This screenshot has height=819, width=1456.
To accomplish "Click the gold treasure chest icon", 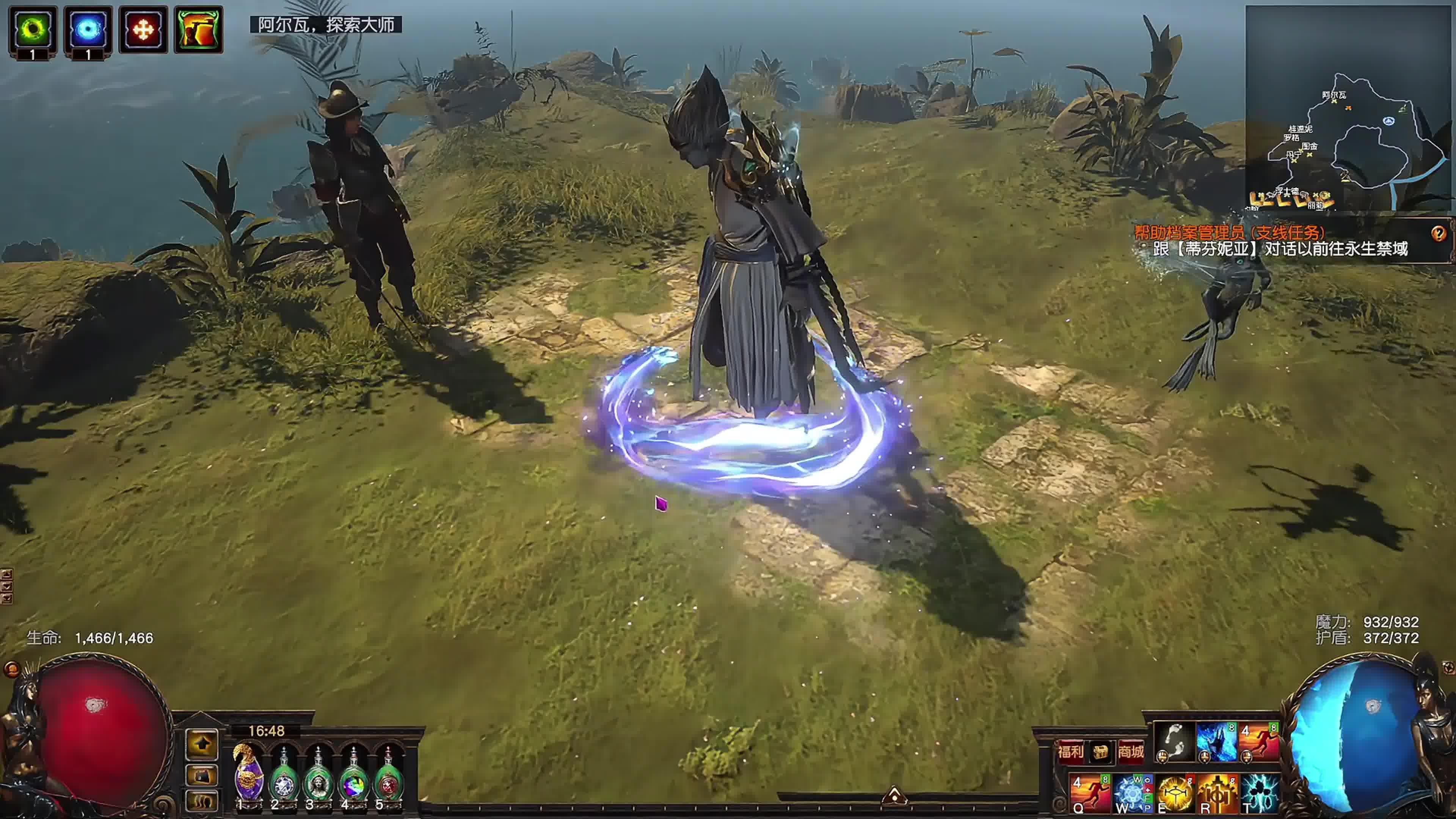I will pos(1100,752).
